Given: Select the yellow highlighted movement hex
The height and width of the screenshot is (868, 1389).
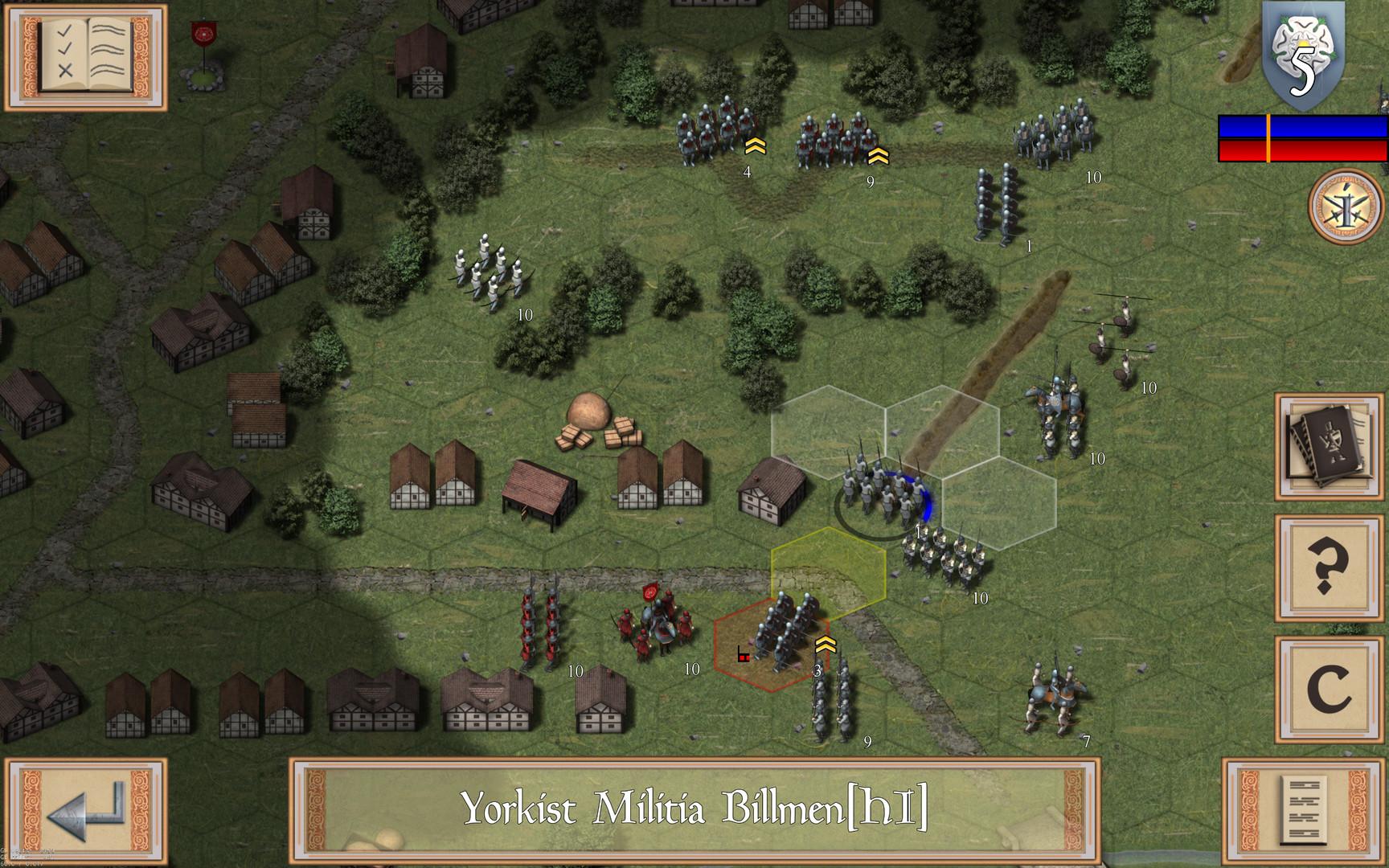Looking at the screenshot, I should pos(830,572).
